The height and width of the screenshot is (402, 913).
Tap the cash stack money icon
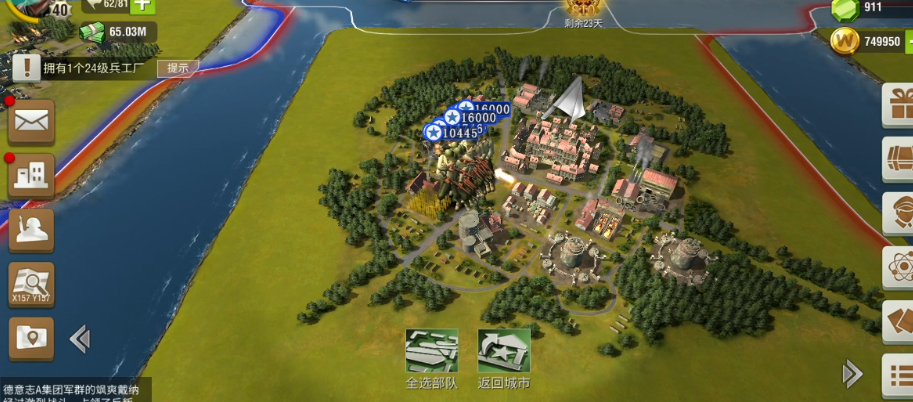click(93, 32)
